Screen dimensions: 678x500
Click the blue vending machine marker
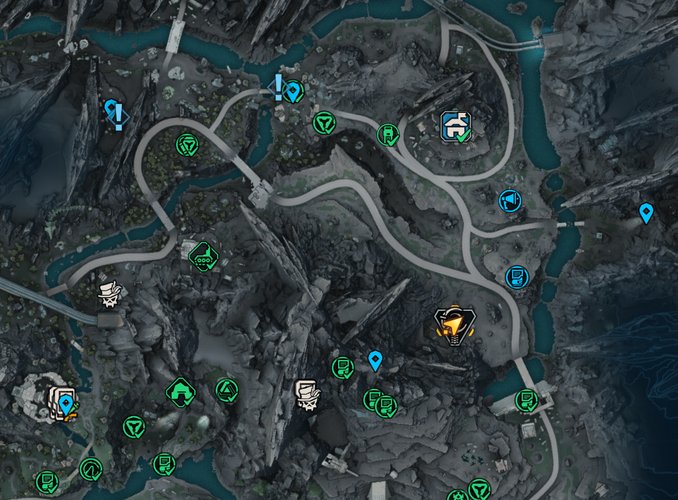[516, 275]
